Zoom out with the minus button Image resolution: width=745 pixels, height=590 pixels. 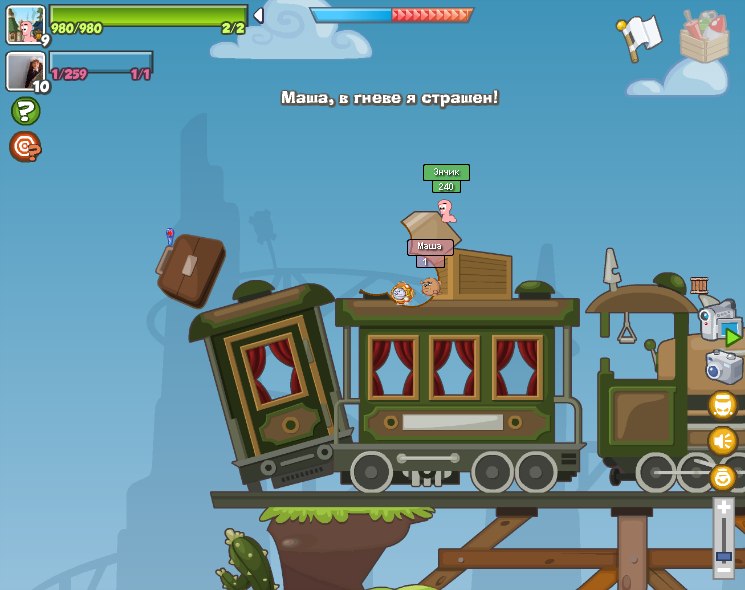point(723,570)
